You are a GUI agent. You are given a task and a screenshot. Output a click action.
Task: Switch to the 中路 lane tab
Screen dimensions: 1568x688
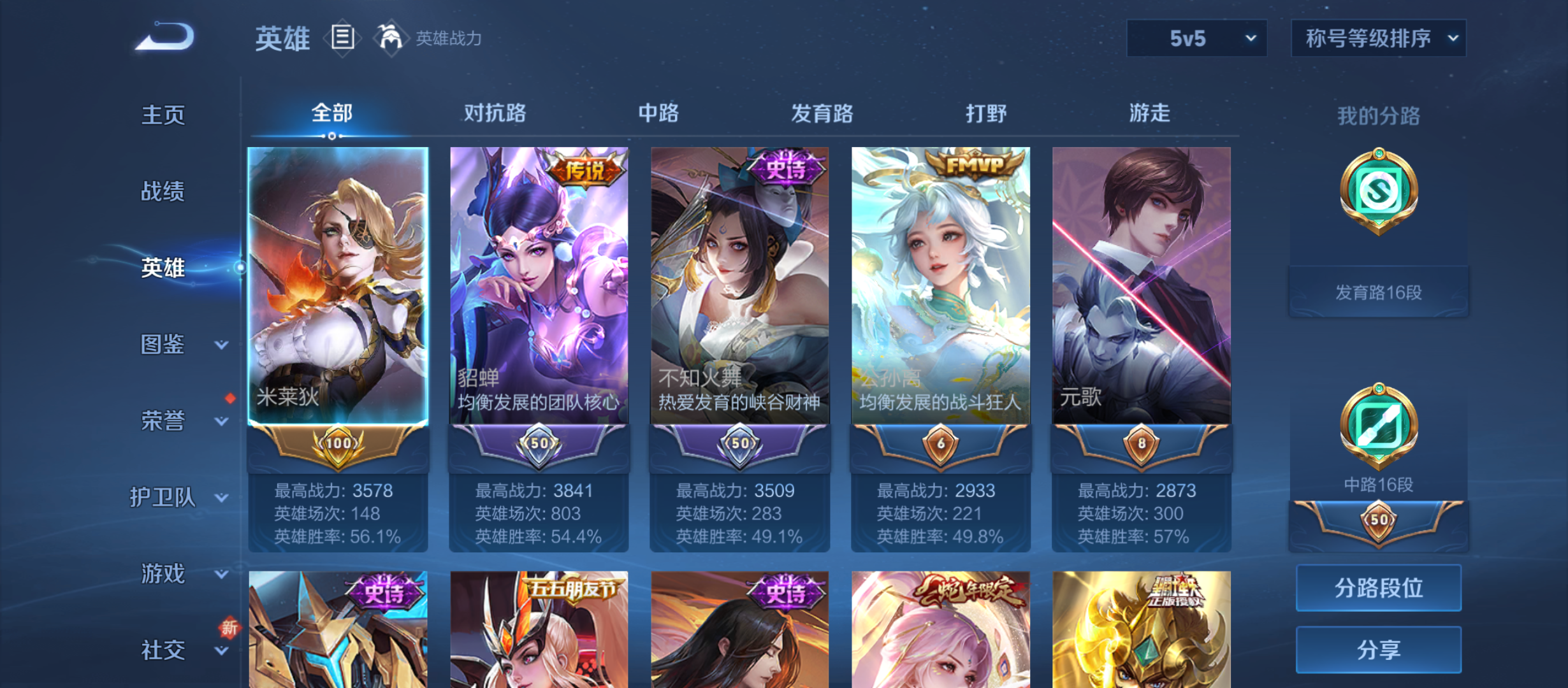pyautogui.click(x=658, y=113)
